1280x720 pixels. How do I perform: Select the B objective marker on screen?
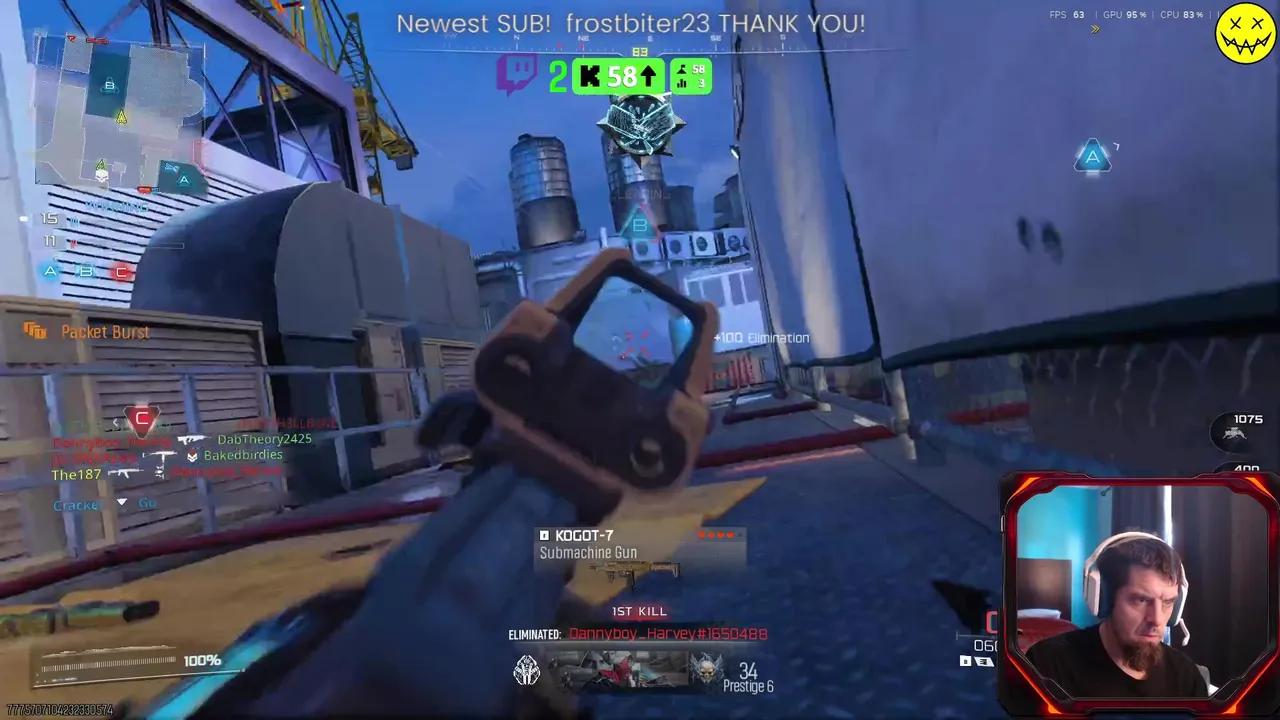tap(638, 226)
